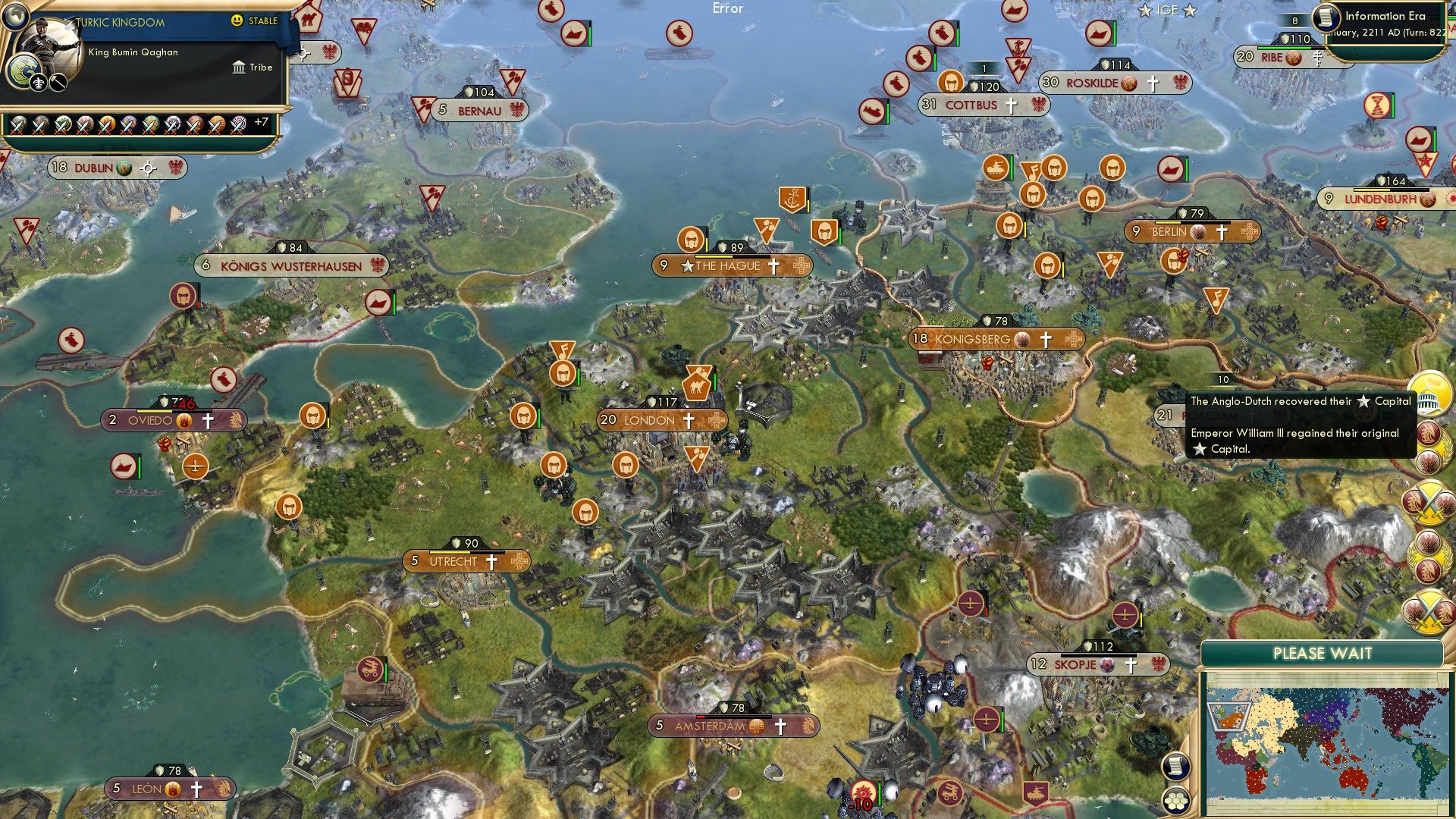Viewport: 1456px width, 819px height.
Task: Click the religion cross on Amsterdam's banner
Action: 779,726
